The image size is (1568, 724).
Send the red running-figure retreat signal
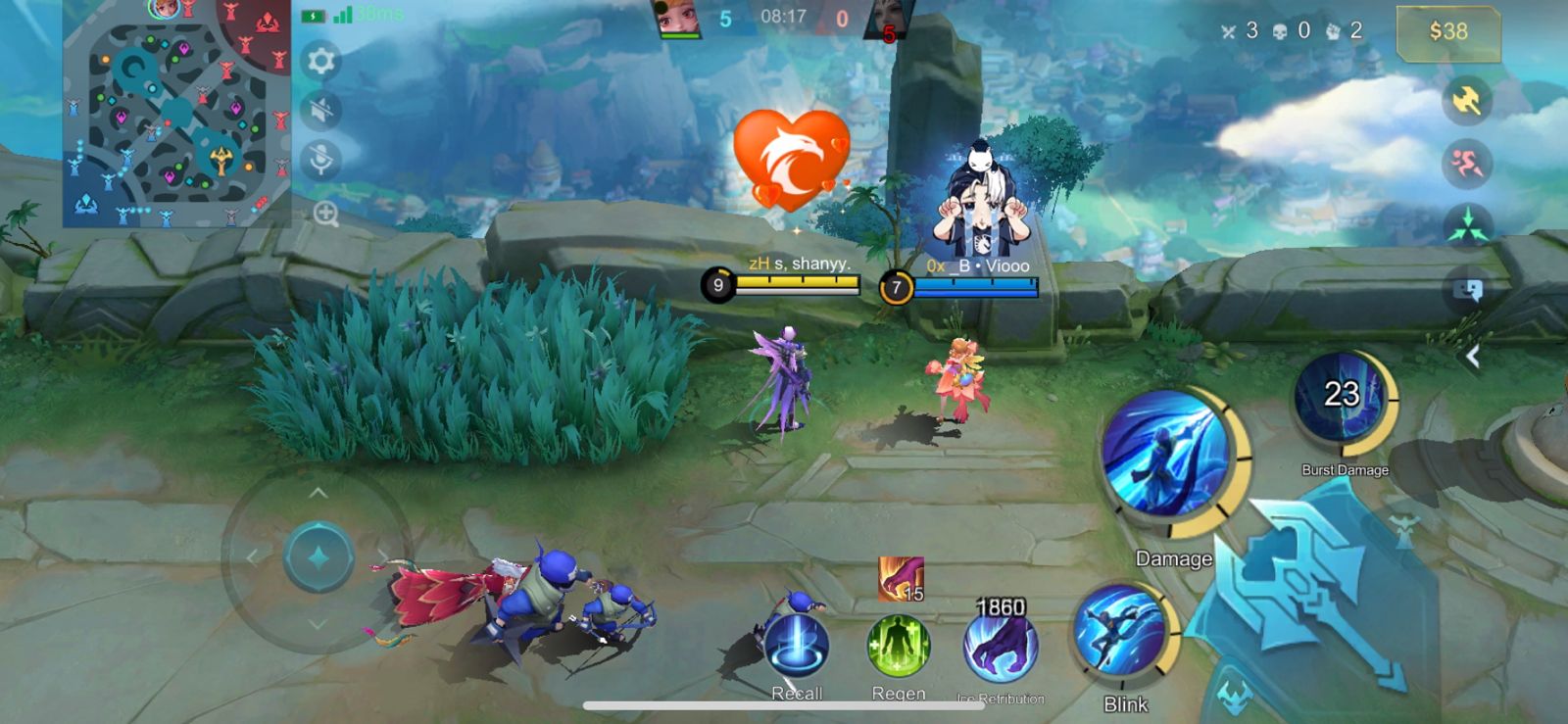[x=1466, y=164]
